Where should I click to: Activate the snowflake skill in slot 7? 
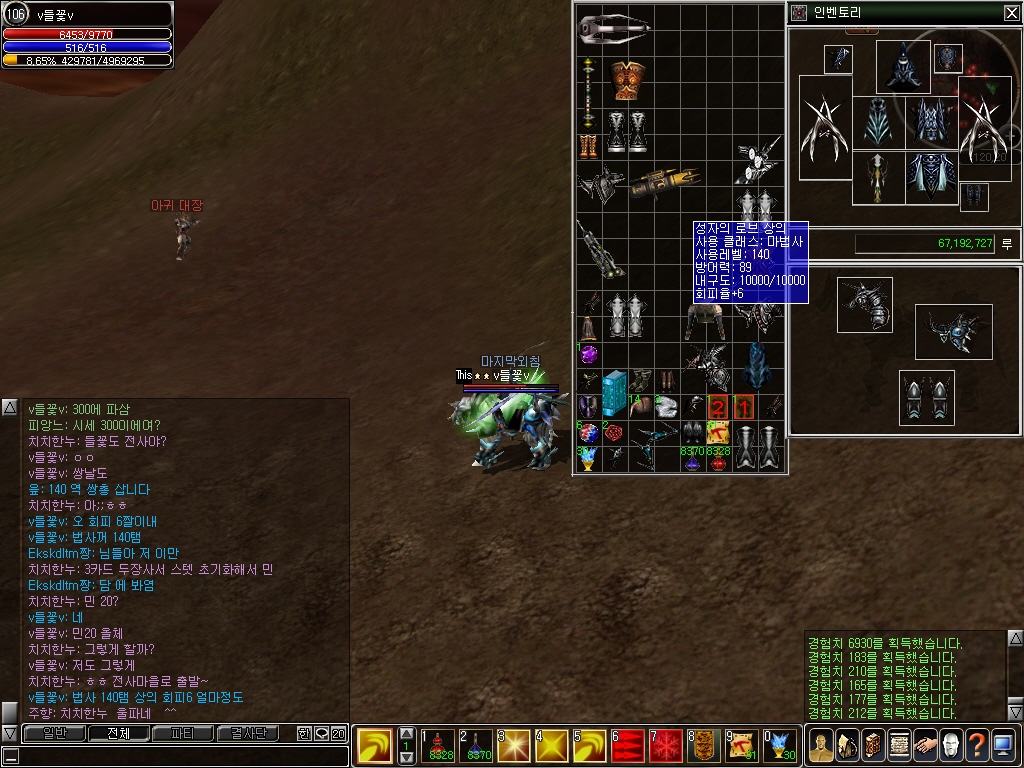[666, 745]
